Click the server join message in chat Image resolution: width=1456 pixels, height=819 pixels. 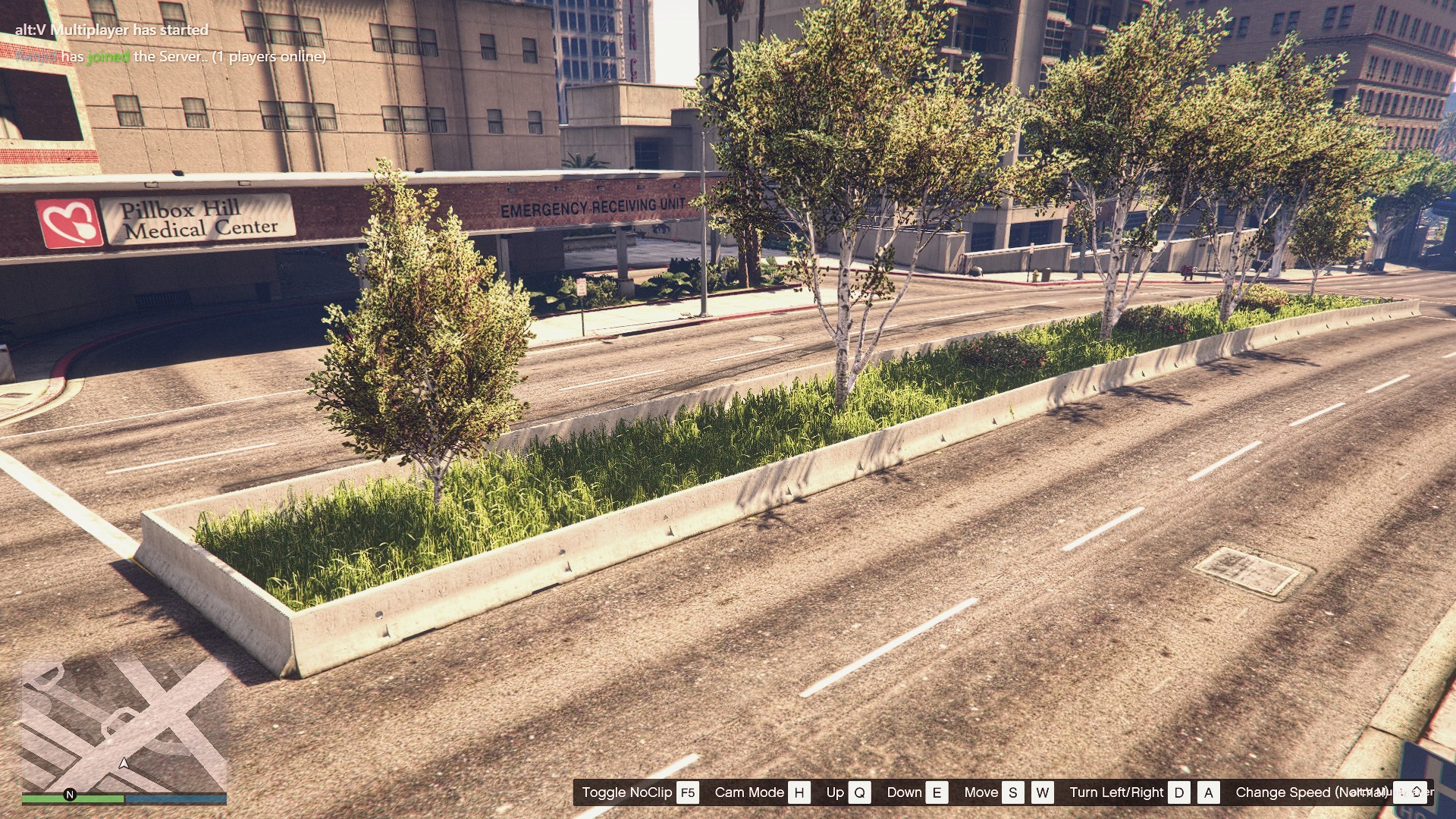[171, 57]
